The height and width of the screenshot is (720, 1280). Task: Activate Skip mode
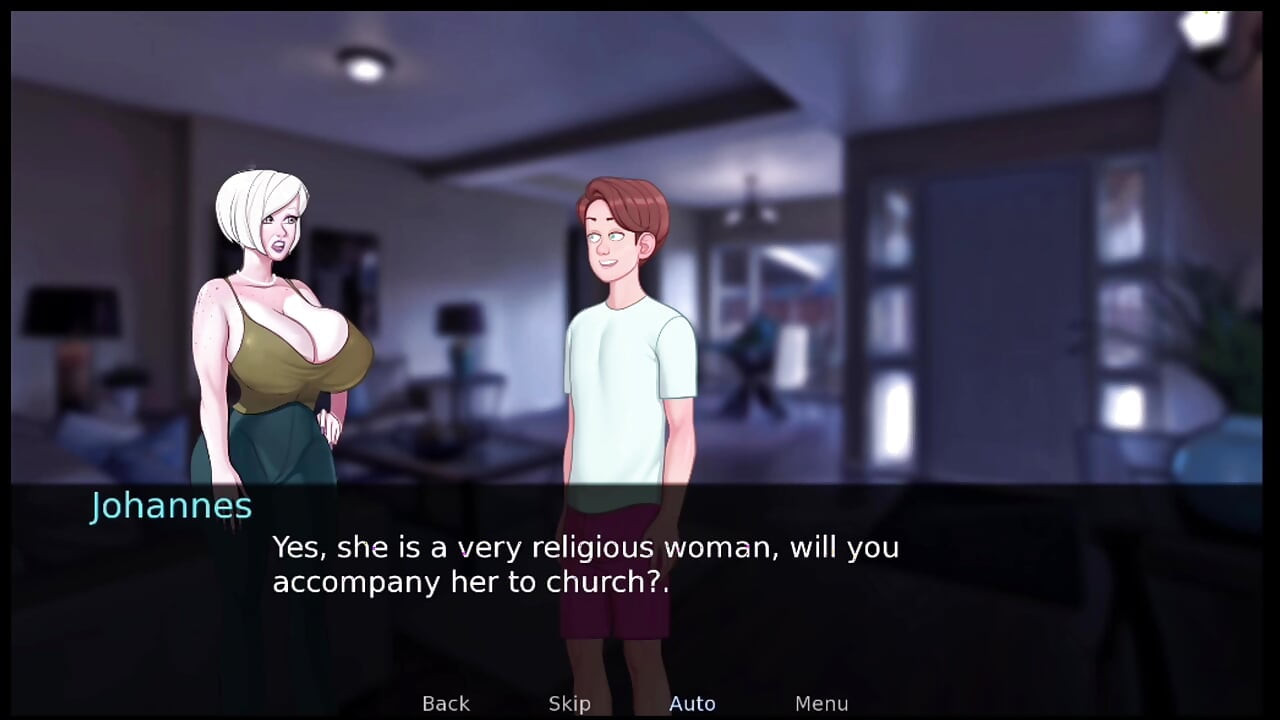569,703
